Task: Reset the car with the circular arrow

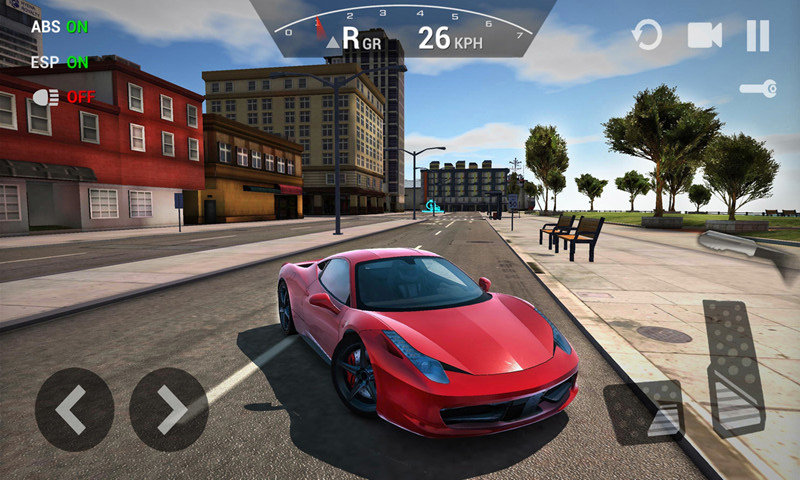Action: [647, 37]
